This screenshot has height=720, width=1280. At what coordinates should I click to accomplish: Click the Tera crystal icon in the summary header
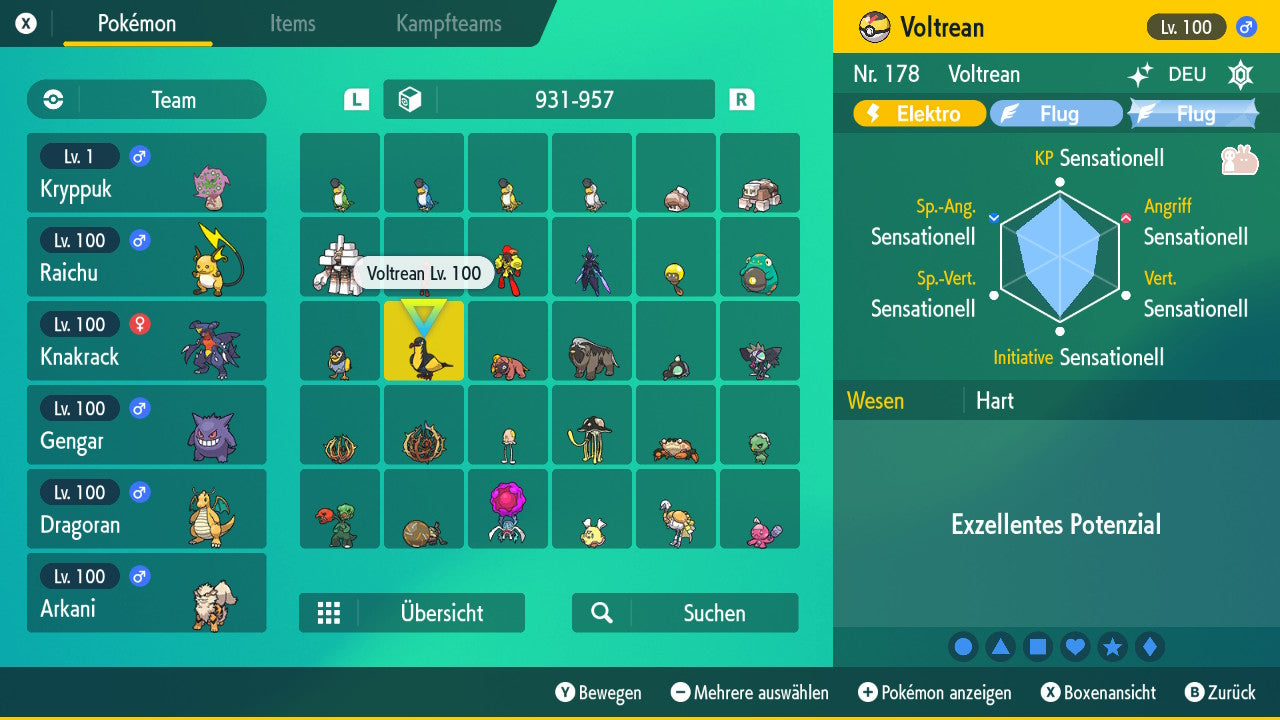point(1240,74)
